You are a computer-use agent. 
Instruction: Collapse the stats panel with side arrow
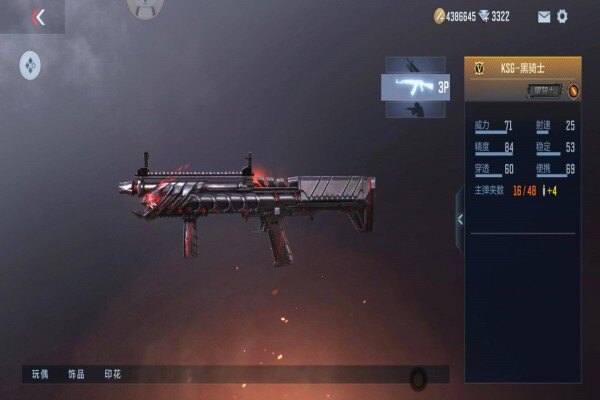[x=459, y=219]
